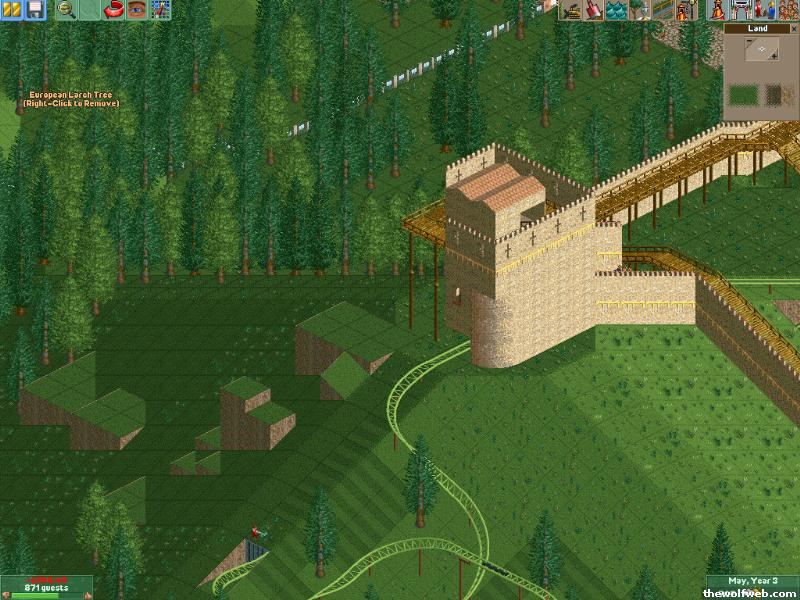This screenshot has width=800, height=600.
Task: Show the park map from the toolbar
Action: 160,10
